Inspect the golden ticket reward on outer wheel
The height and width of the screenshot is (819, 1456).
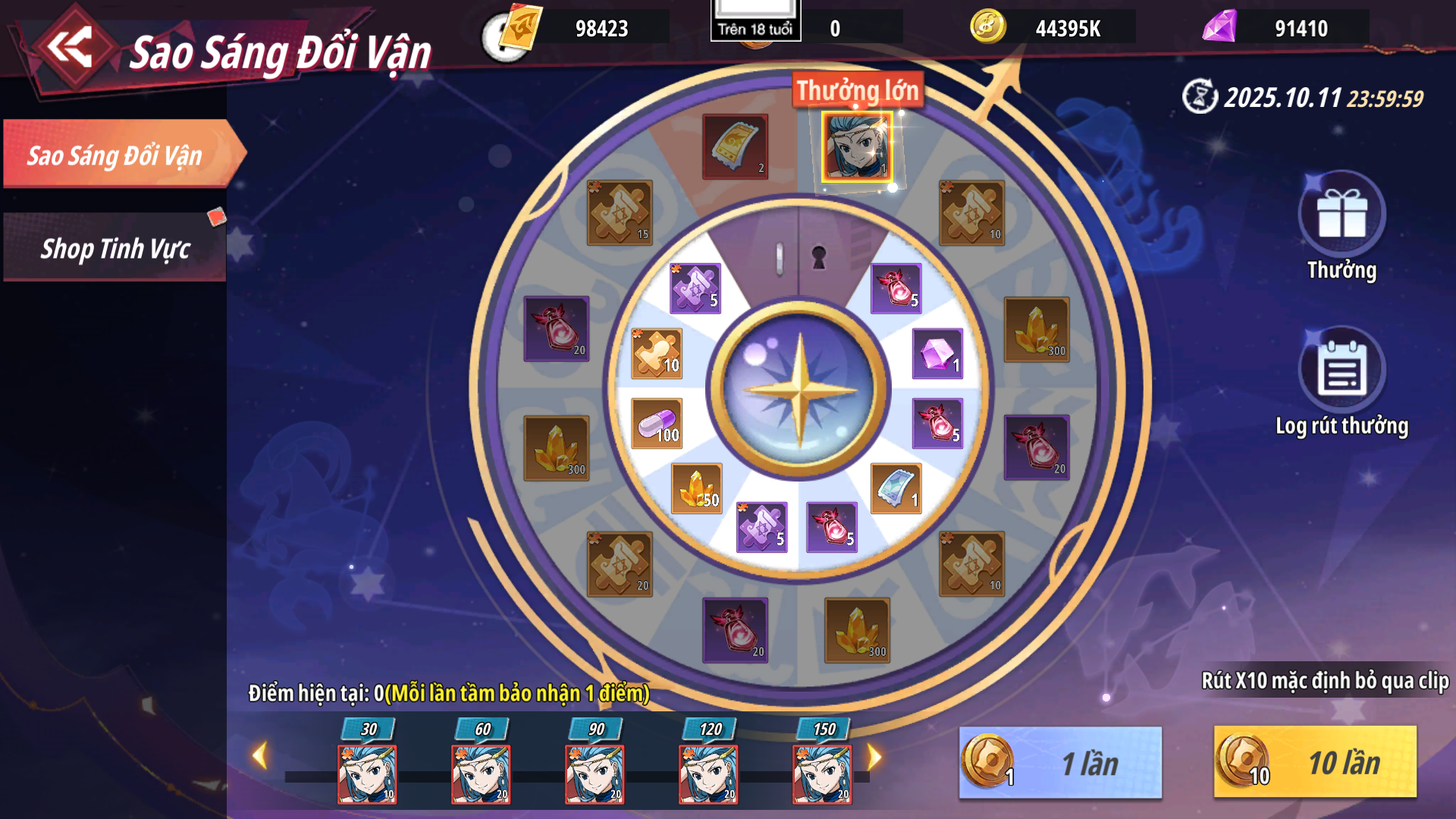[x=735, y=146]
